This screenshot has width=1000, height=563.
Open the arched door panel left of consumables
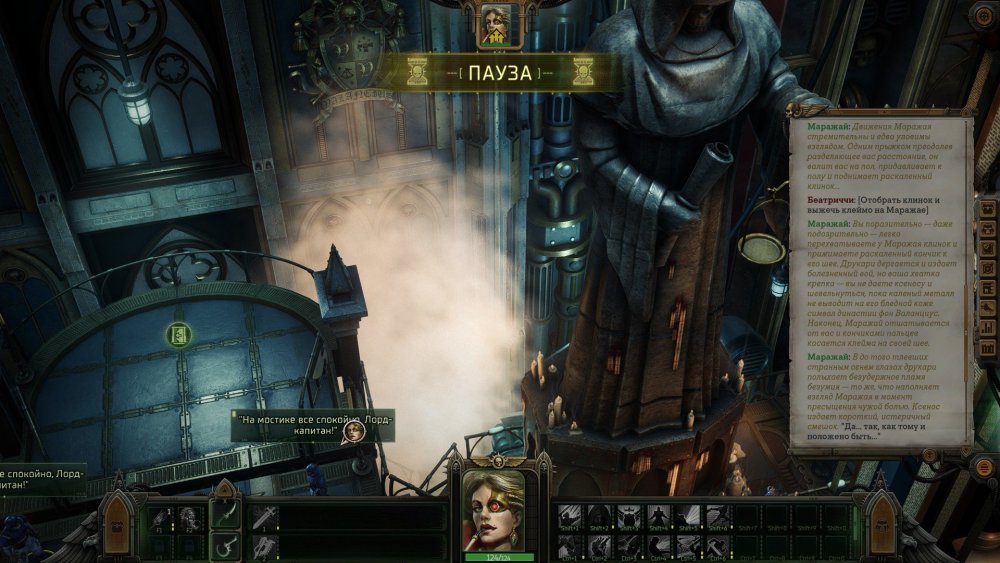(x=118, y=528)
